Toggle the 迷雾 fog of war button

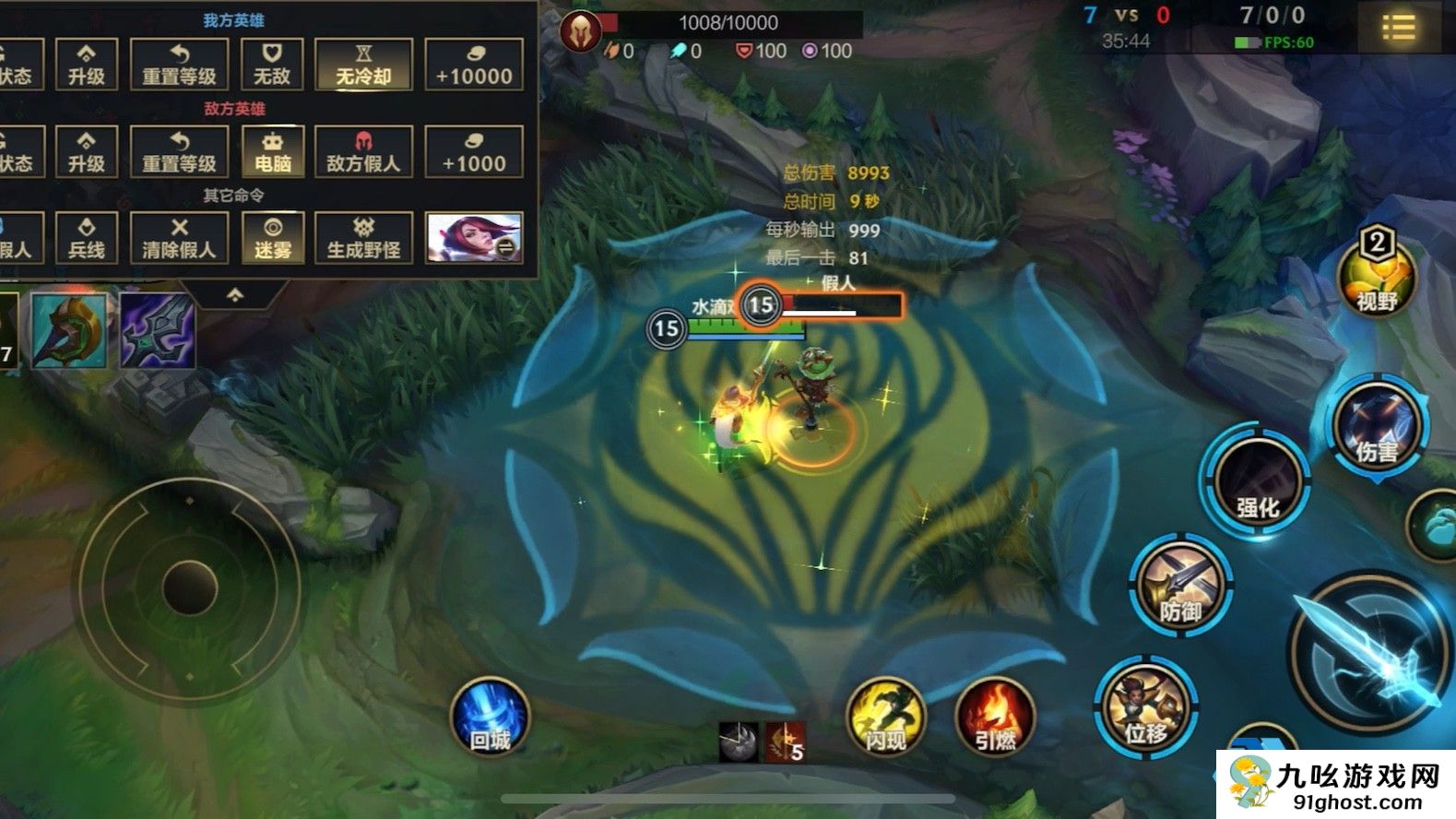272,238
